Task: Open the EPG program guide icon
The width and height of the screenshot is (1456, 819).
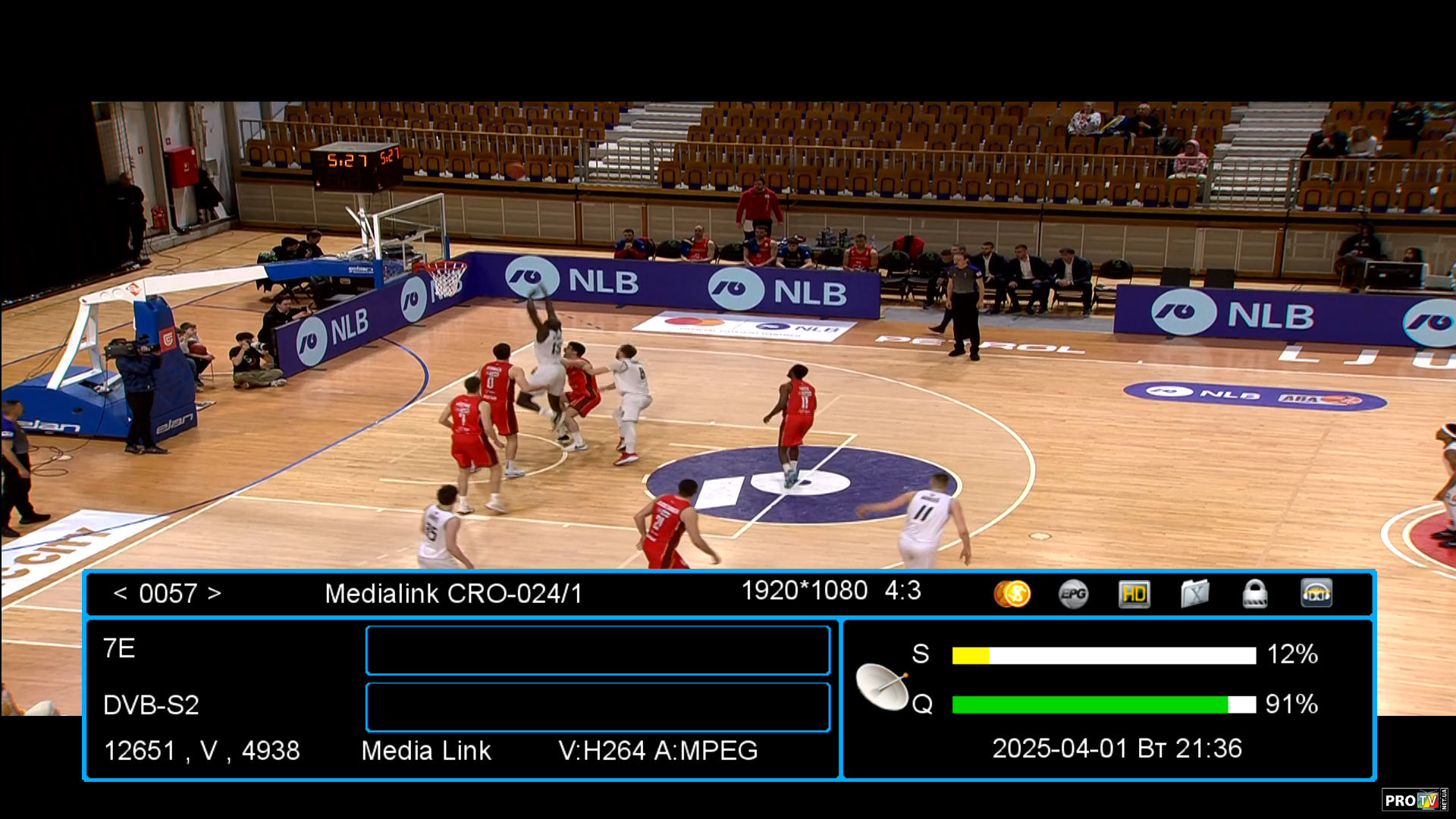Action: point(1073,594)
